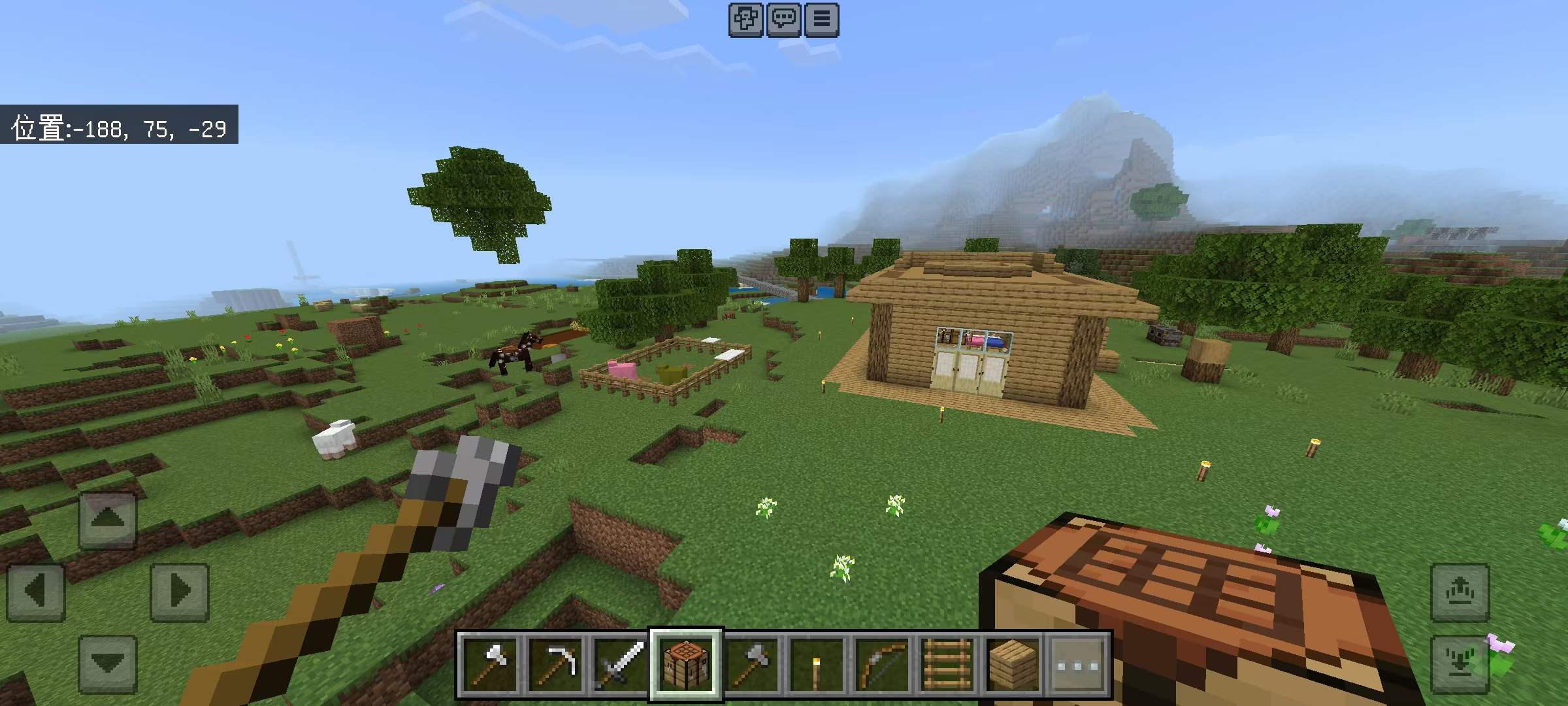This screenshot has width=1568, height=706.
Task: Open inventory via three-dots hotbar button
Action: 1078,665
